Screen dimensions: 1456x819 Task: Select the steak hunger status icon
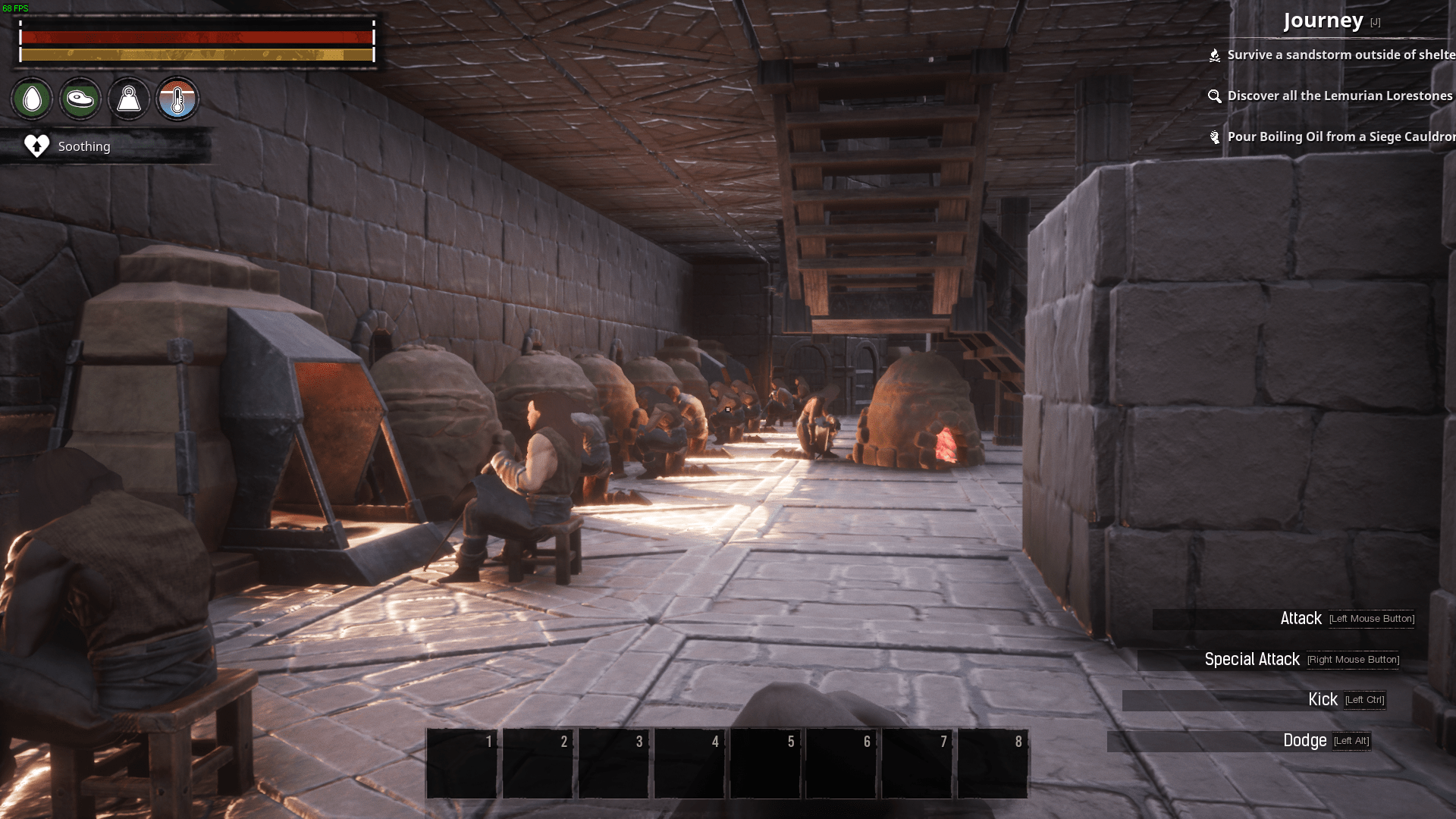click(x=80, y=99)
